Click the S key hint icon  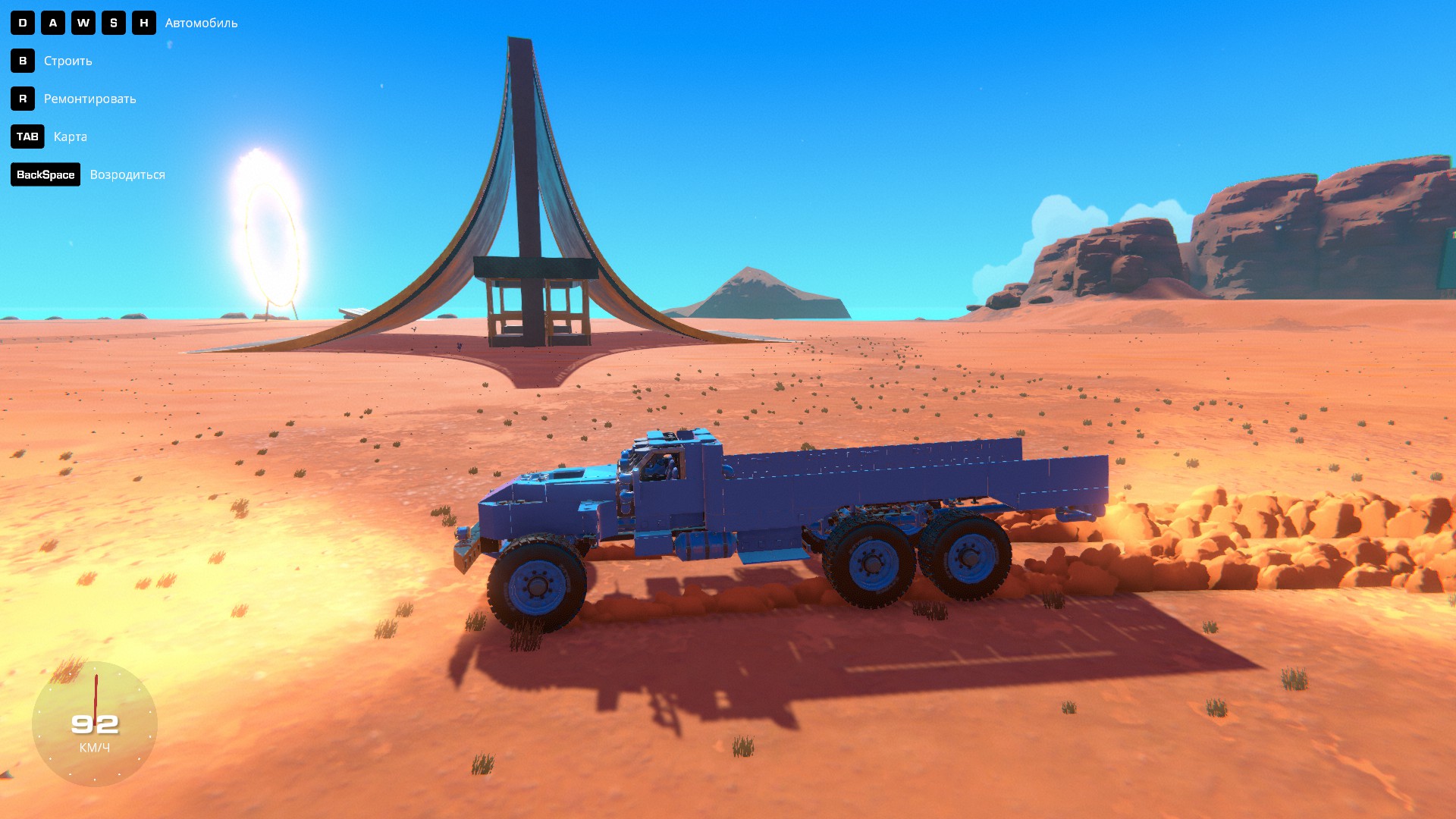(113, 23)
